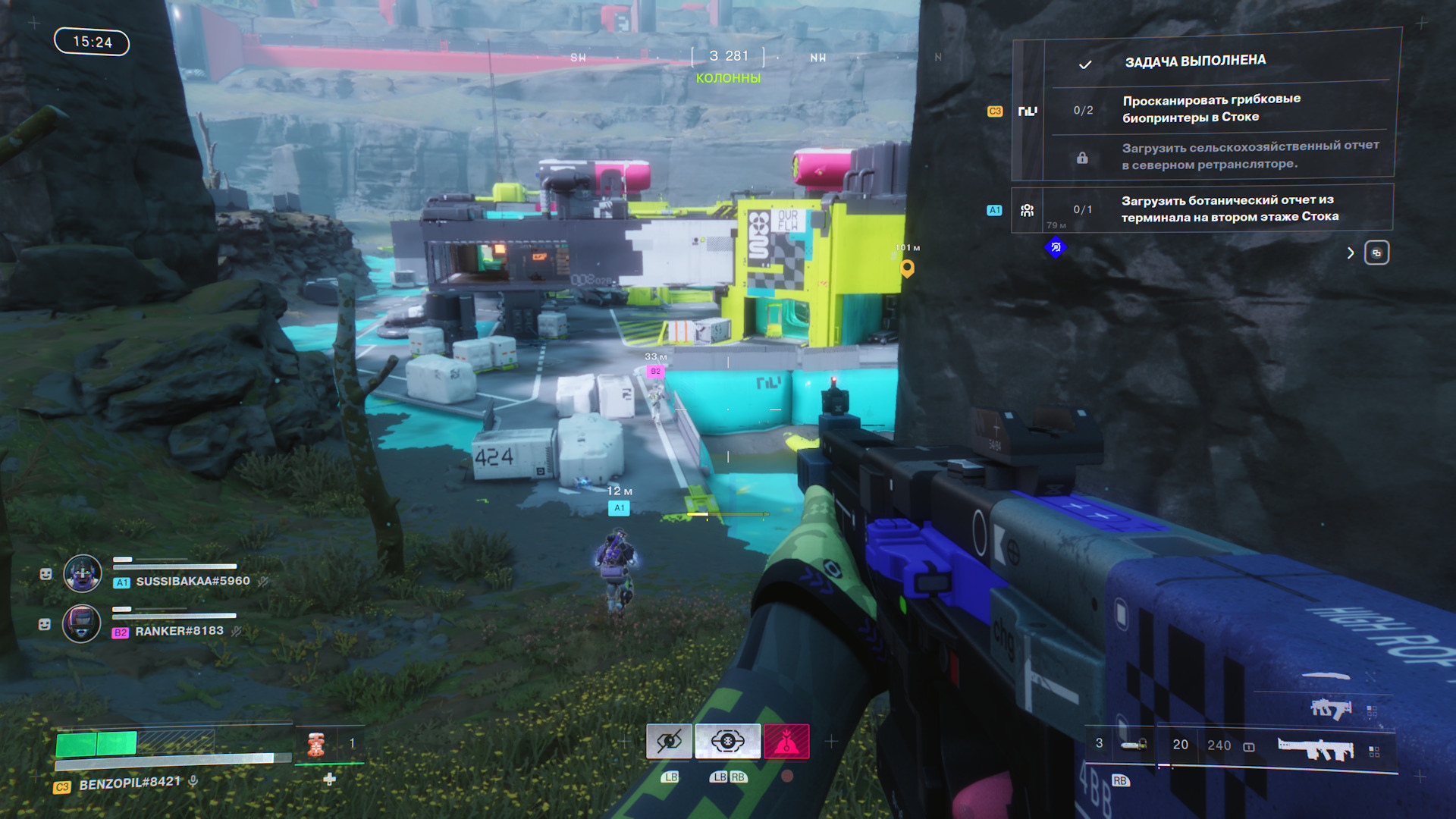Select the equipped rifle weapon slot
This screenshot has height=819, width=1456.
click(1315, 748)
